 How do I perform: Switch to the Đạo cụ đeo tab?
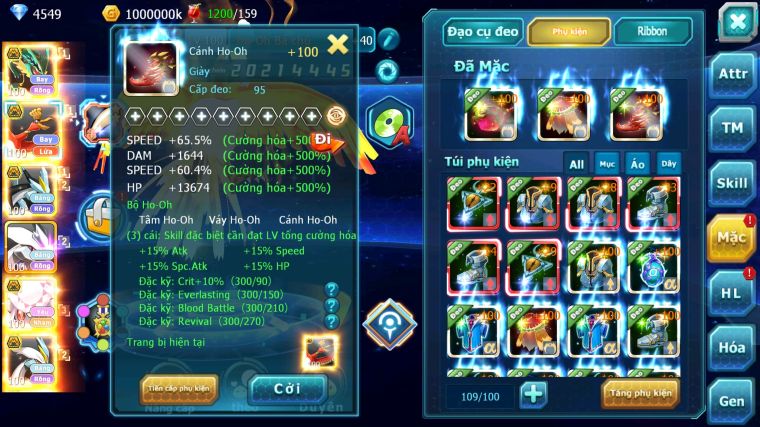pos(484,31)
